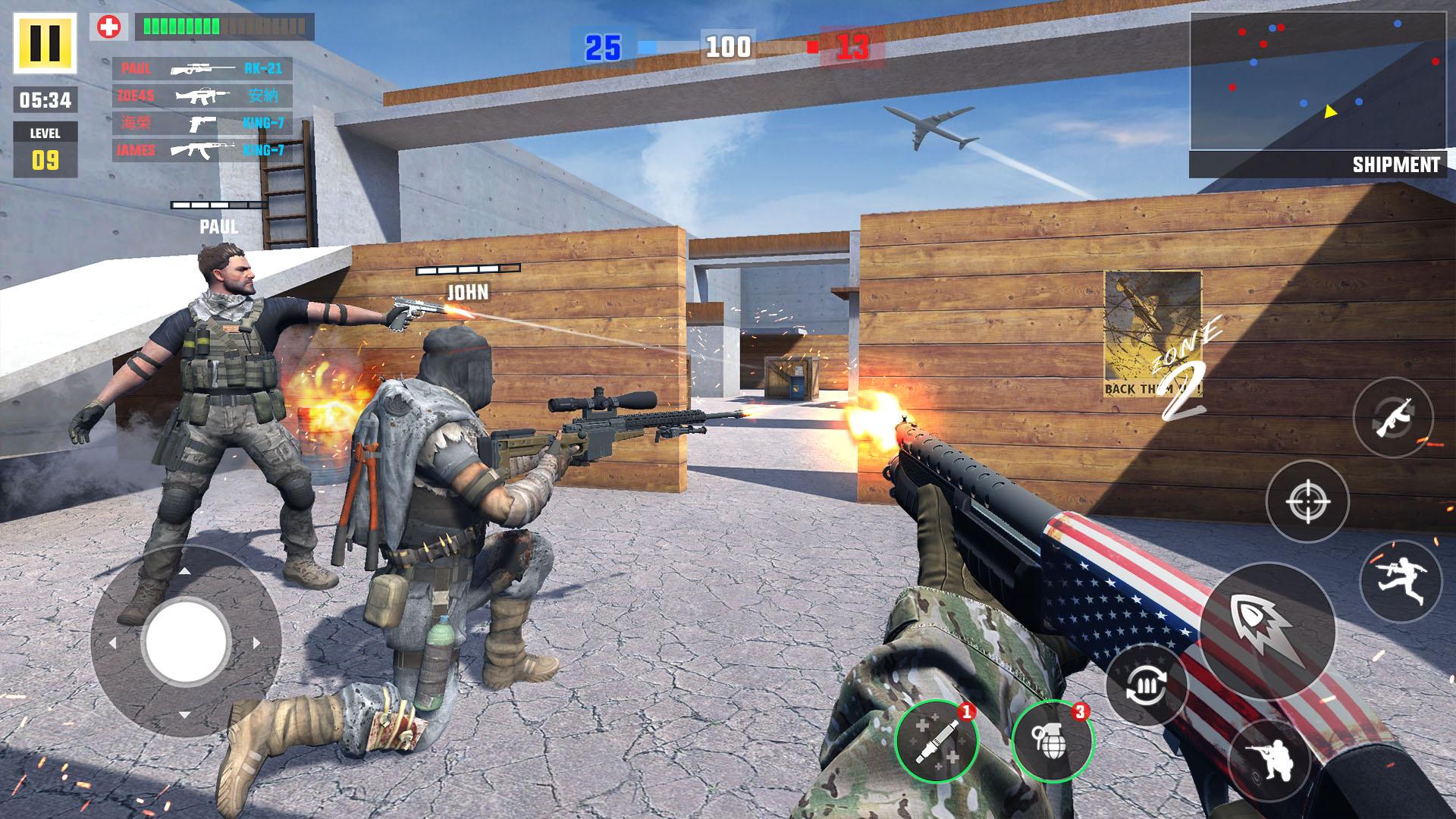Pause the game with the yellow button
This screenshot has width=1456, height=819.
(x=45, y=42)
